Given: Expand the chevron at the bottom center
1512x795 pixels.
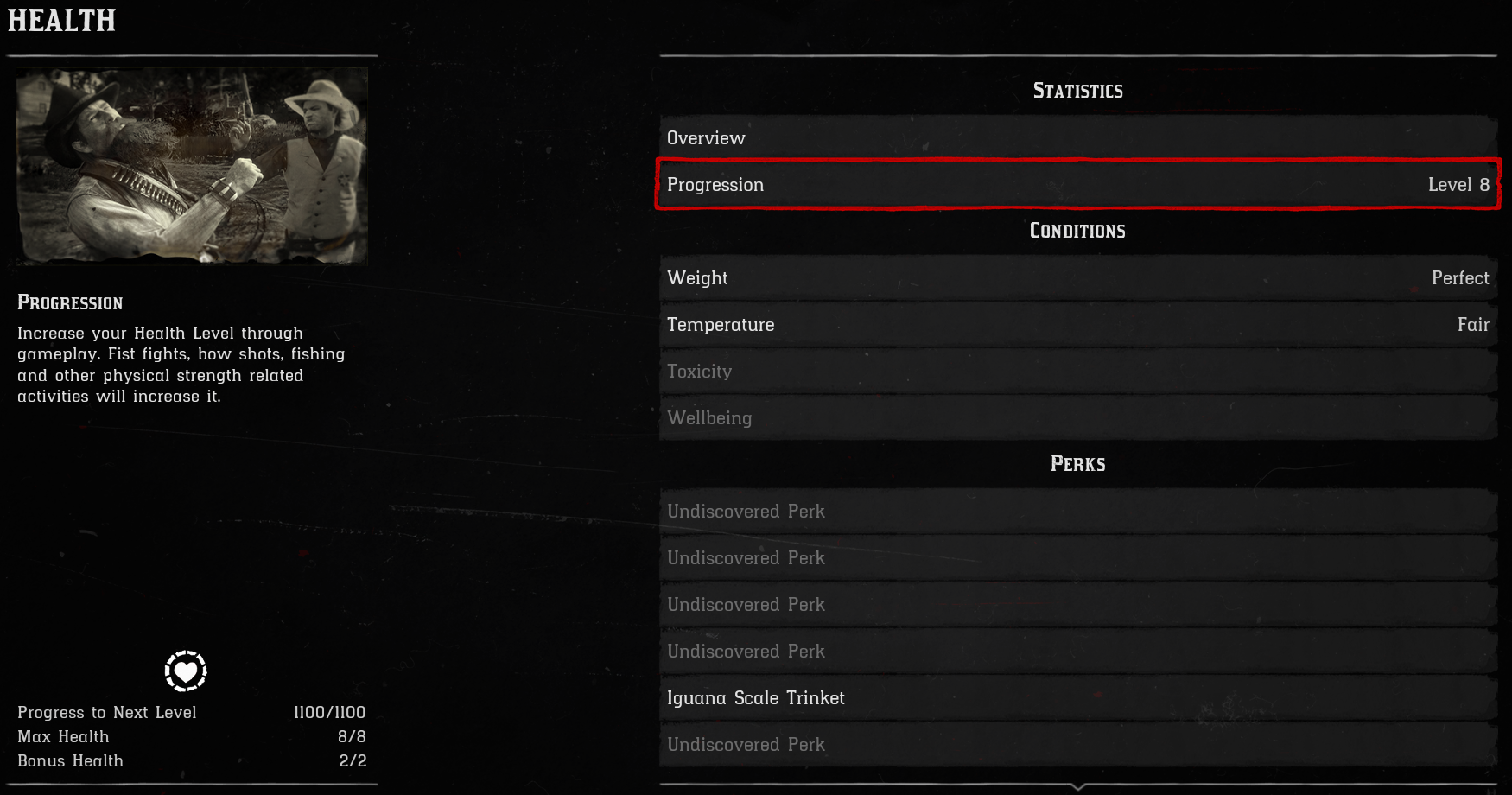Looking at the screenshot, I should [x=1078, y=788].
